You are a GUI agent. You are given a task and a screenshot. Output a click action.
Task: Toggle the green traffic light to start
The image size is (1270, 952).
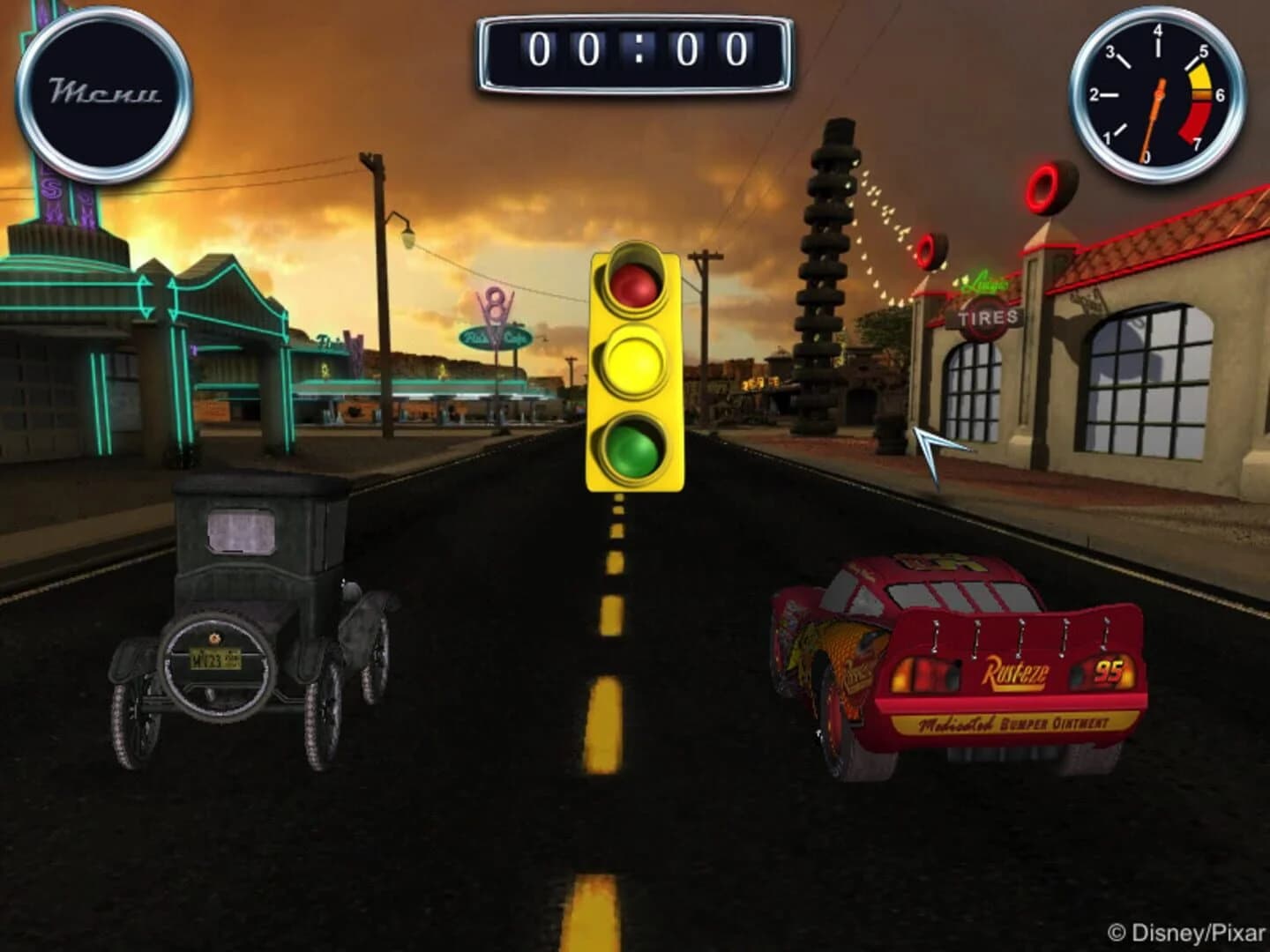pos(633,448)
